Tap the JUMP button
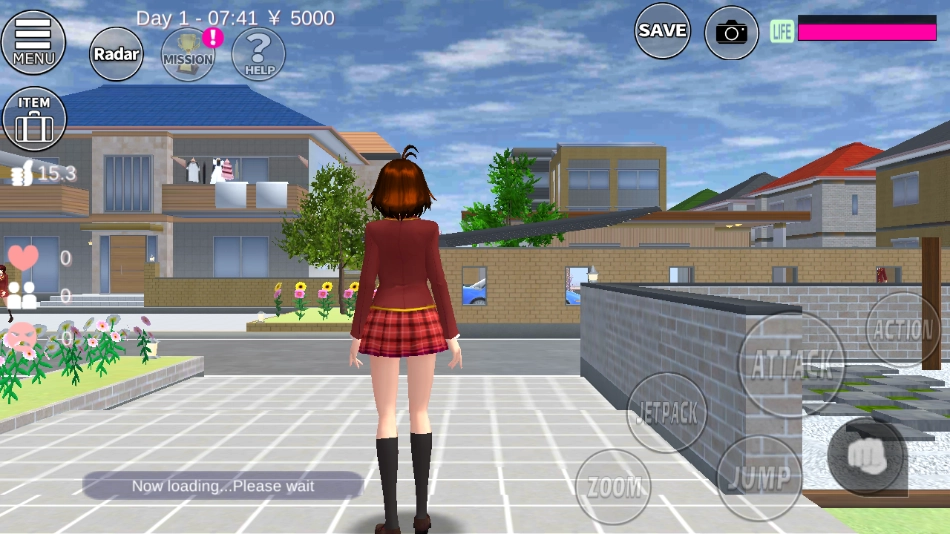 [759, 477]
